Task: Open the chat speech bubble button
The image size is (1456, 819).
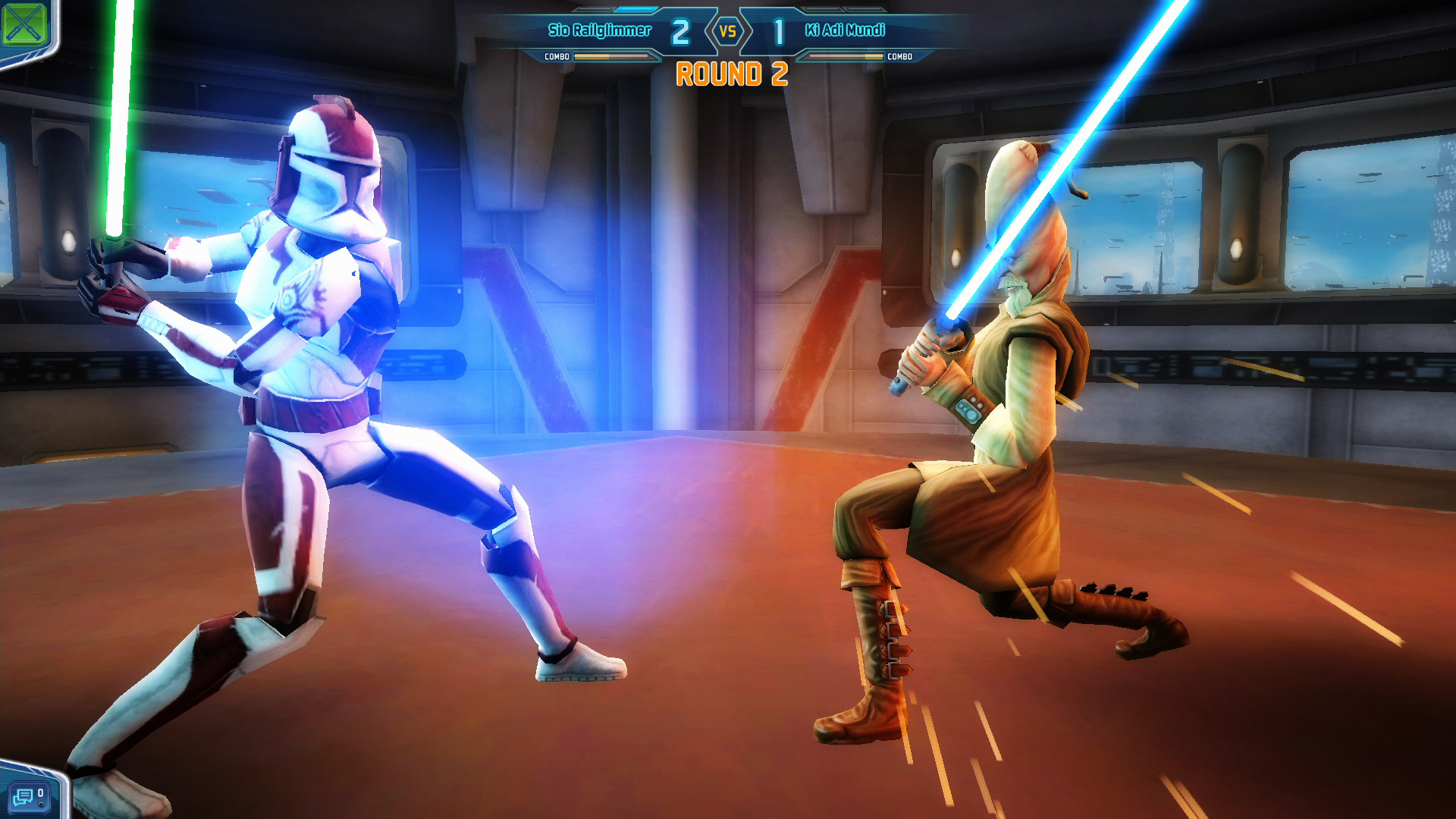Action: pyautogui.click(x=26, y=796)
